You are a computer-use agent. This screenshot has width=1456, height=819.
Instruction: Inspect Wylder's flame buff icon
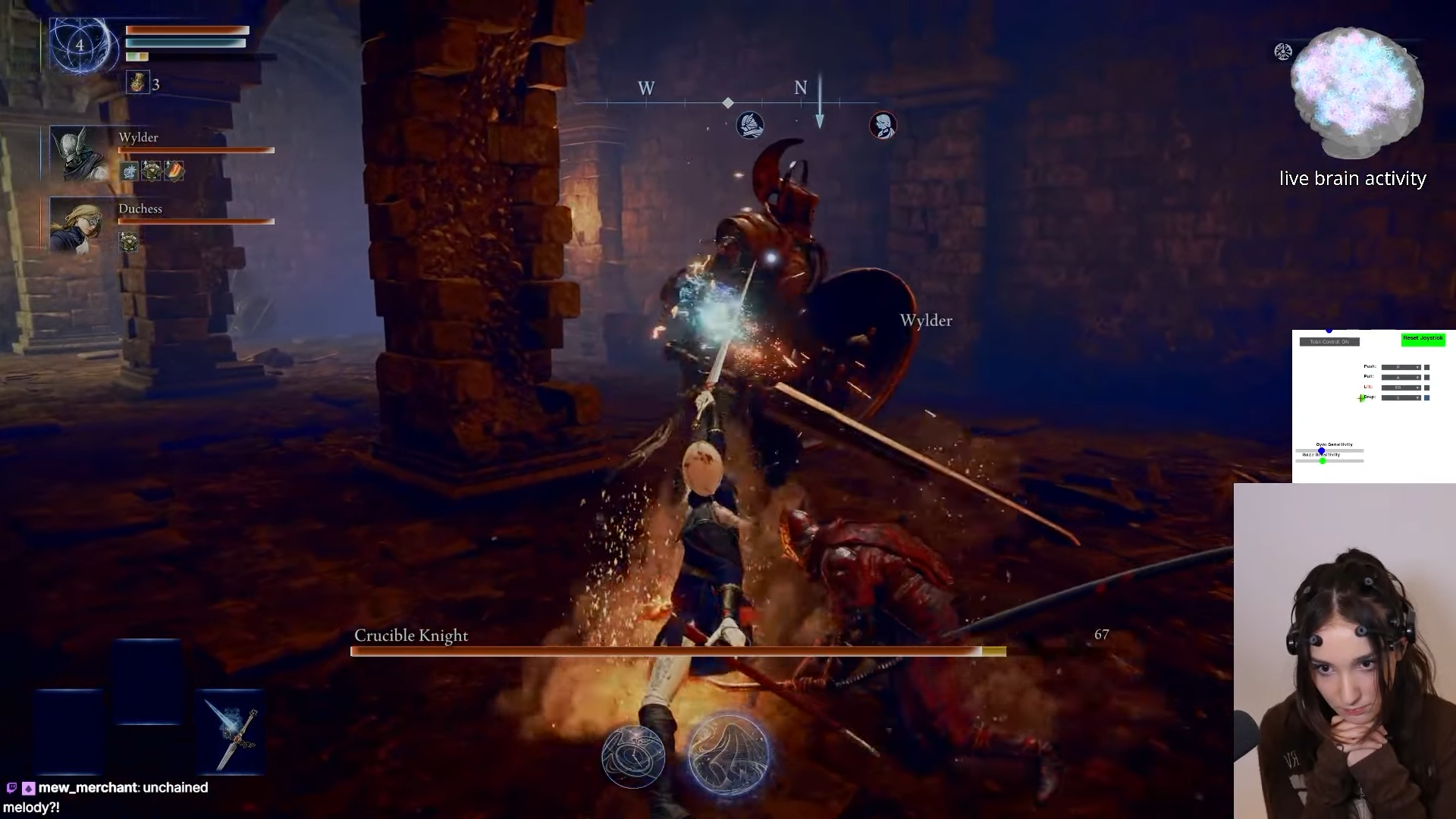[x=174, y=171]
